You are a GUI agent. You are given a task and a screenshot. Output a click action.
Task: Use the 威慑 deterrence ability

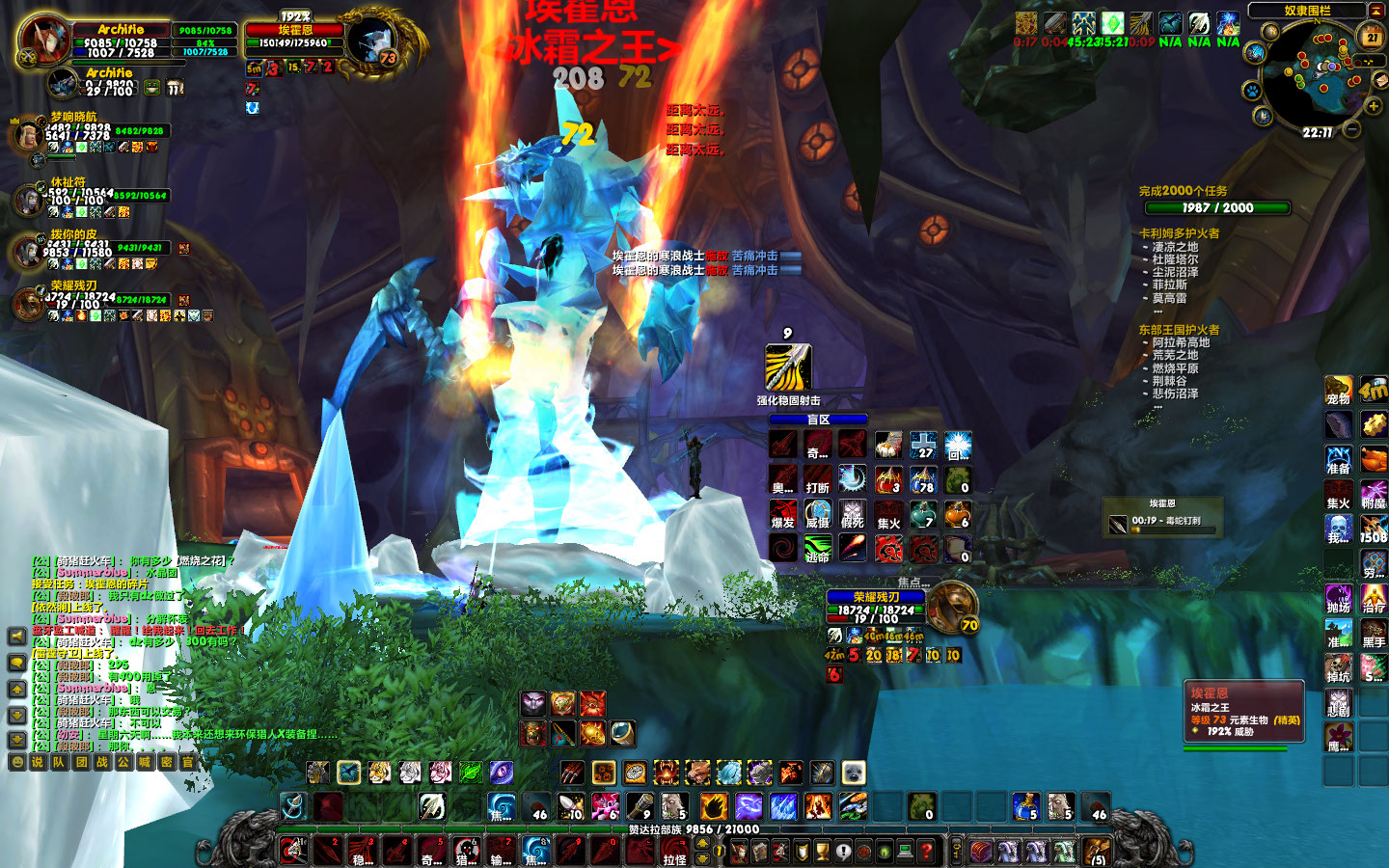coord(818,514)
